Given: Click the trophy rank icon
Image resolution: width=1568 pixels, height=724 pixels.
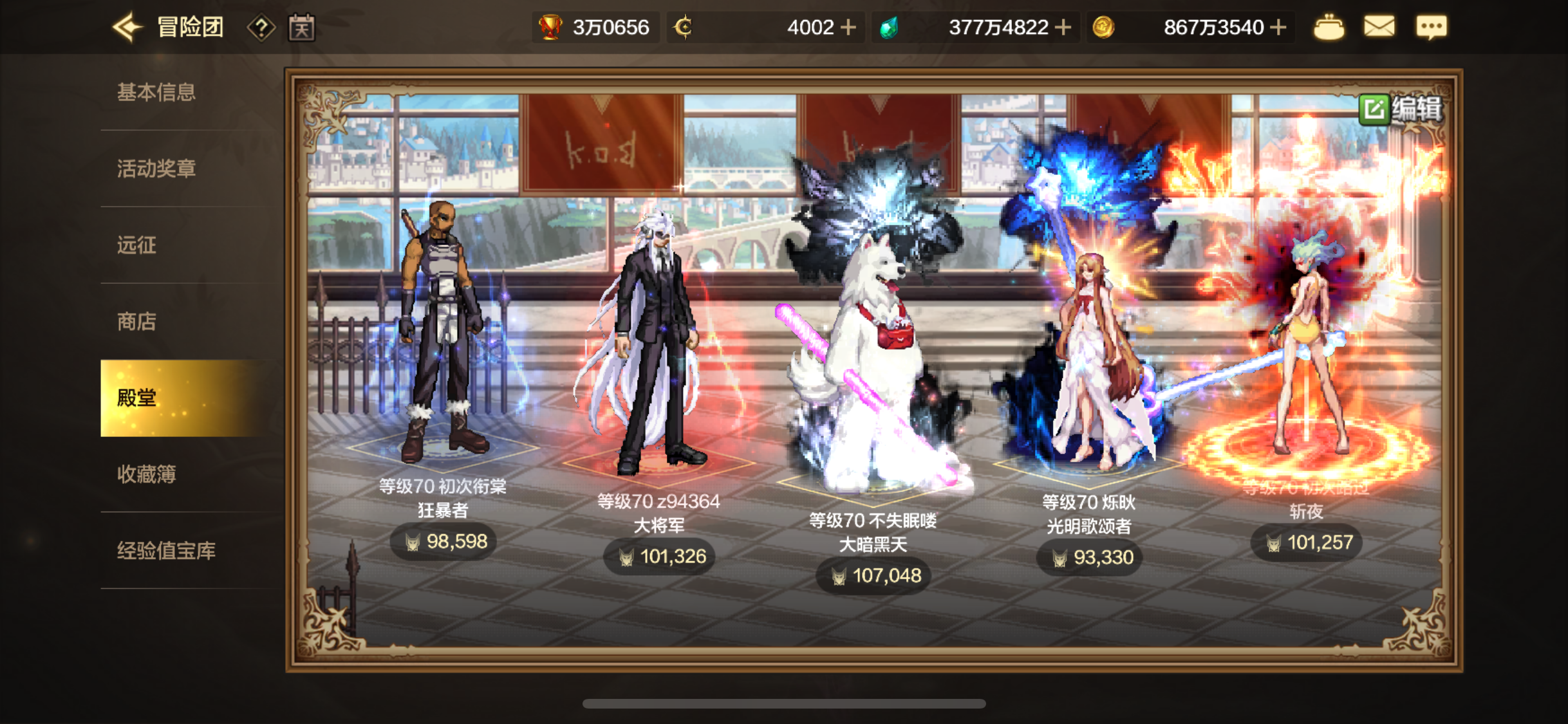Looking at the screenshot, I should click(550, 26).
